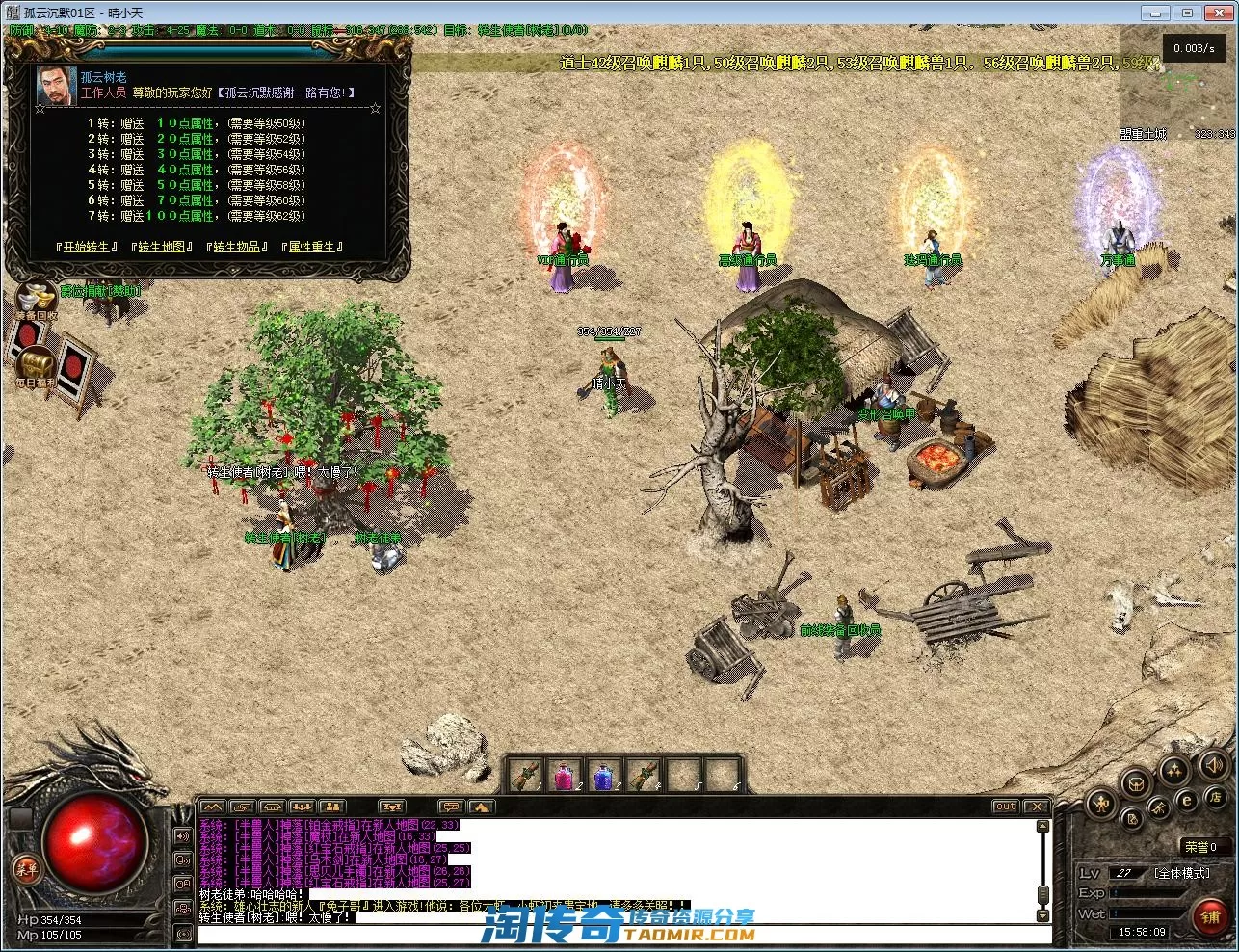Toggle the speaker sound icon
The height and width of the screenshot is (952, 1239).
(1213, 766)
